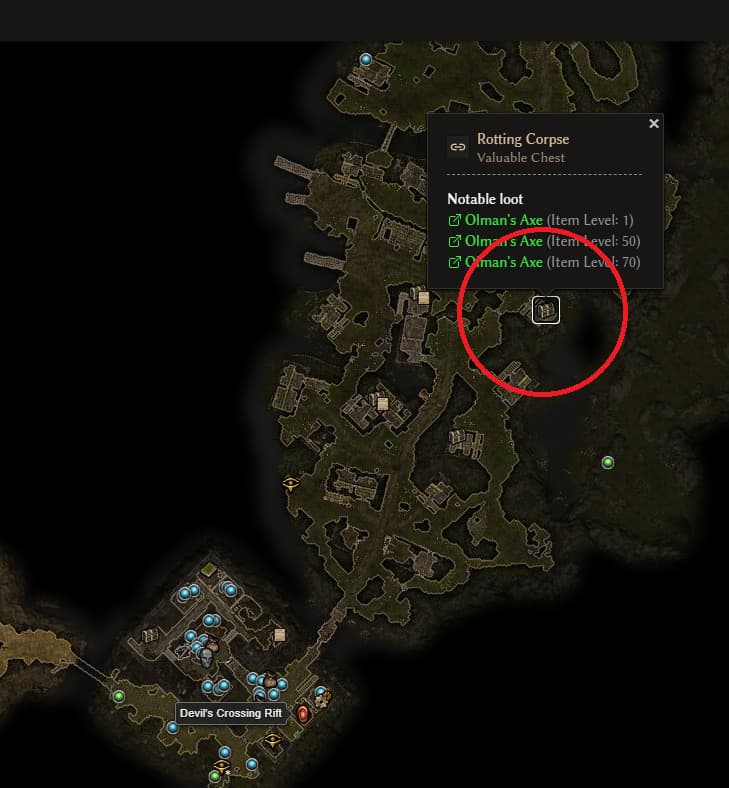
Task: Open Olman's Axe Item Level 1 link
Action: click(503, 220)
